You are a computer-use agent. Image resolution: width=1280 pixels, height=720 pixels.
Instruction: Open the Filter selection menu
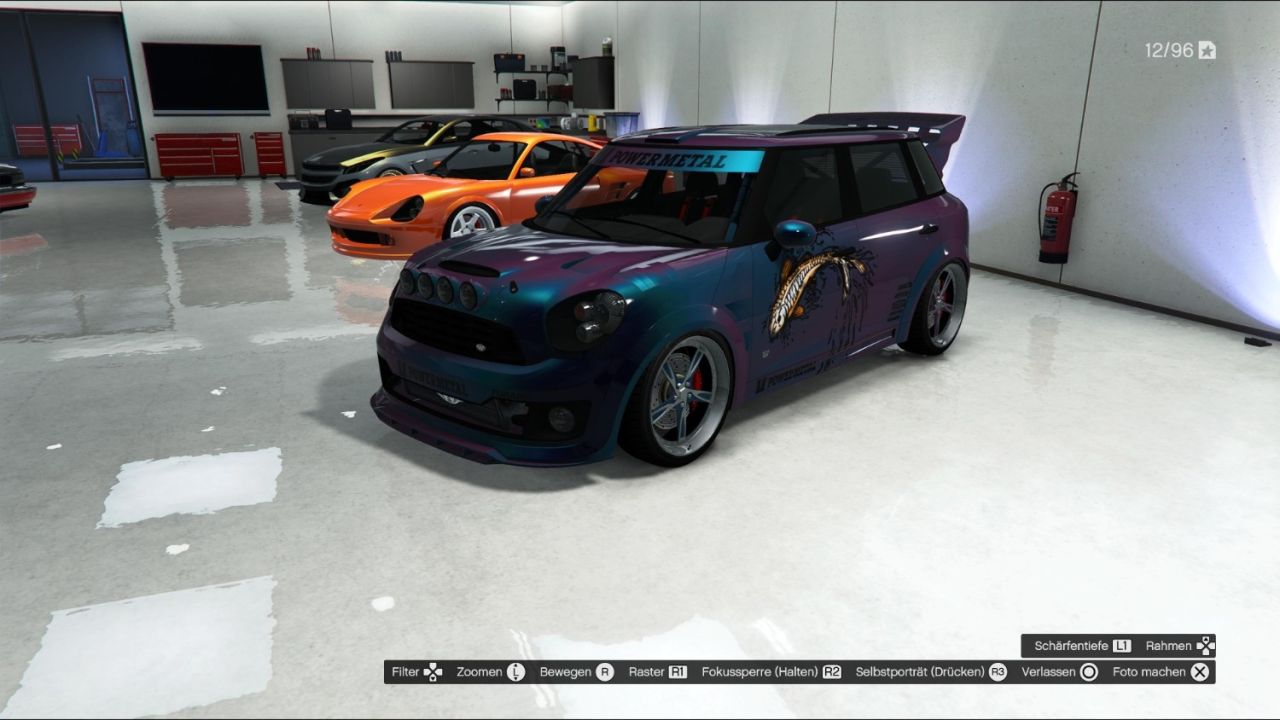click(x=415, y=672)
